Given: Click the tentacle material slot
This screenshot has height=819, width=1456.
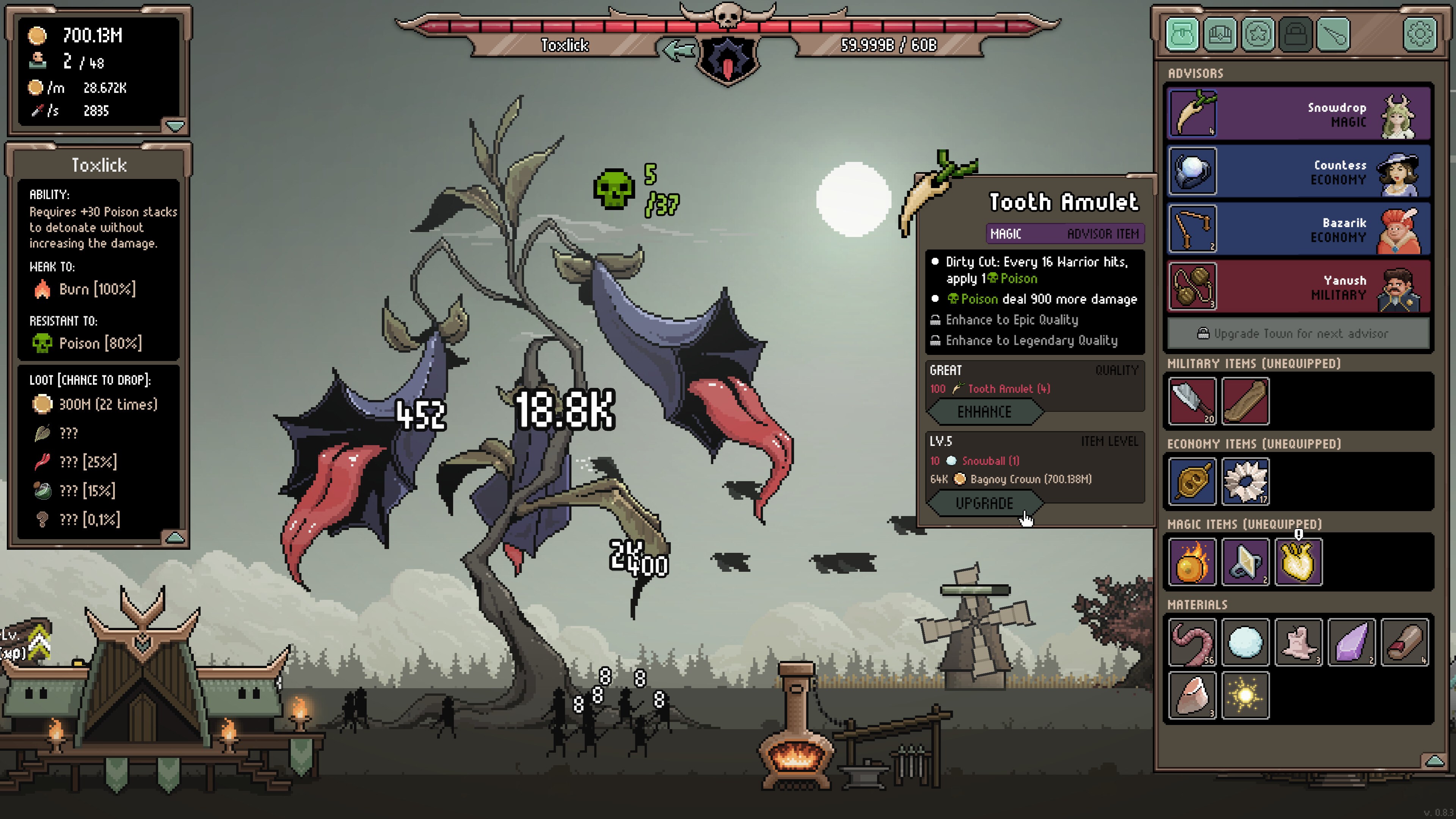Looking at the screenshot, I should point(1192,642).
